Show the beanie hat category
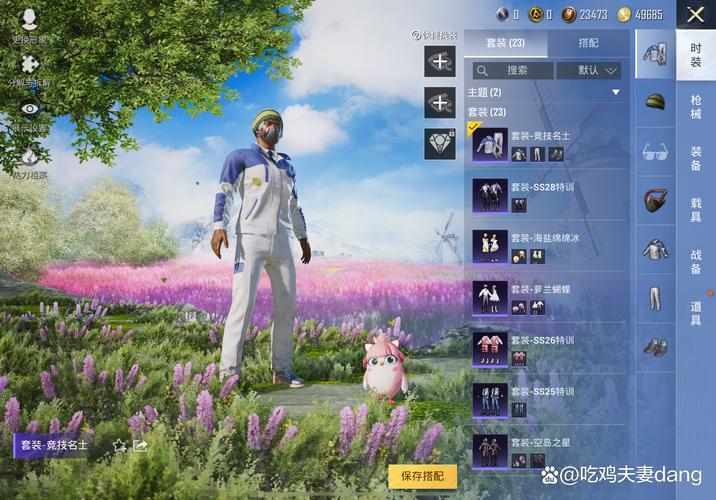Viewport: 716px width, 500px height. coord(655,102)
